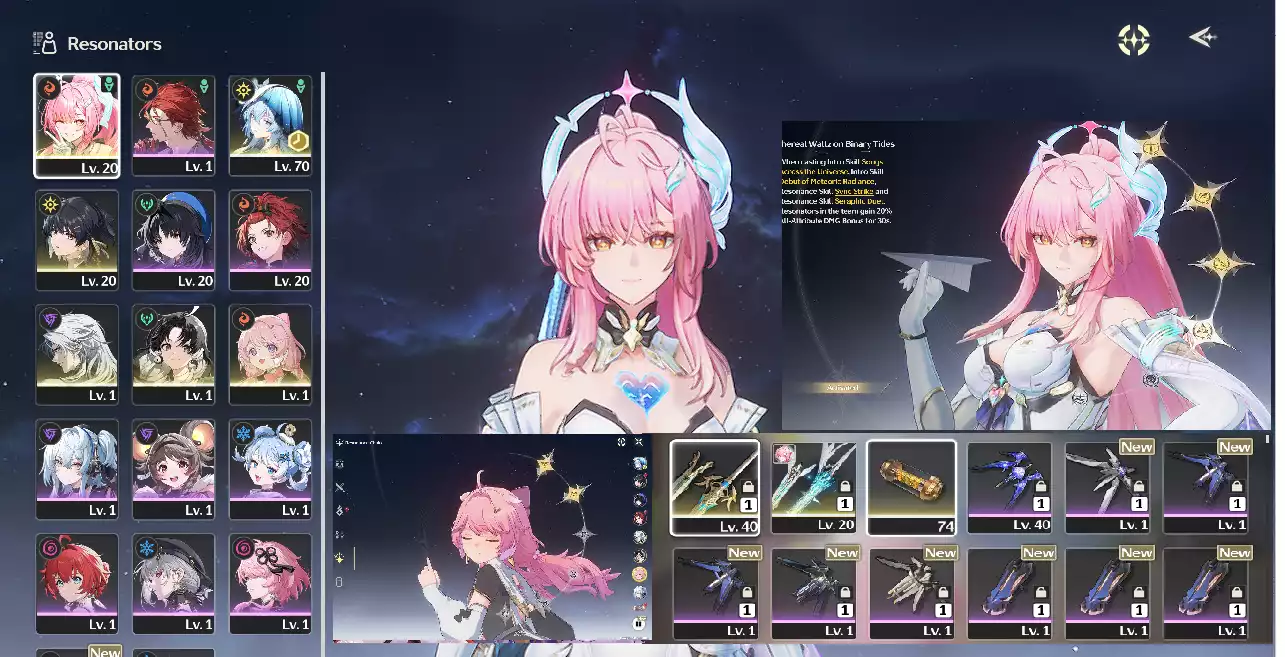Pick the black-haired resonator wearing a blue beret
This screenshot has height=657, width=1285.
174,240
